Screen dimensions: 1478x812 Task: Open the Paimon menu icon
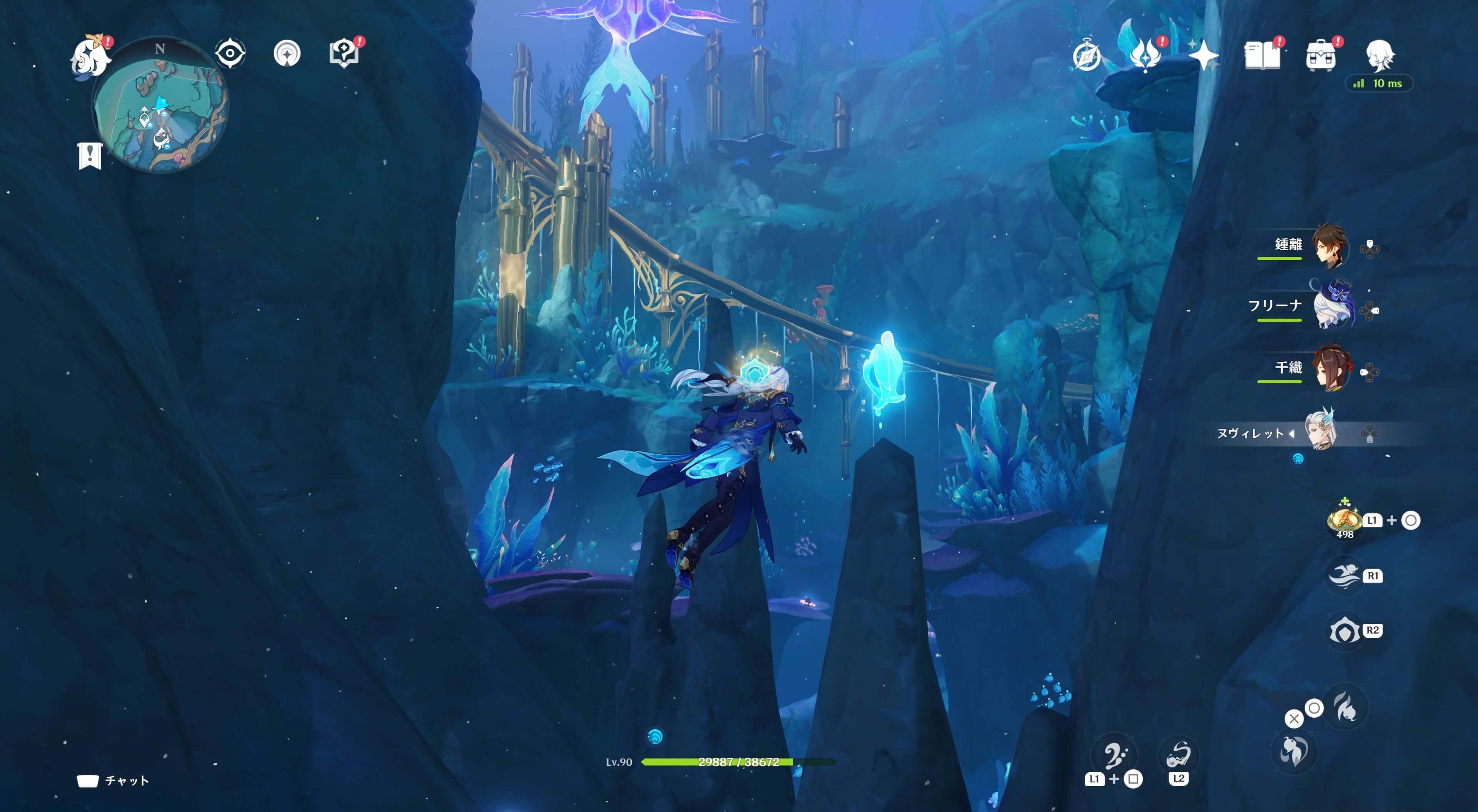(91, 56)
